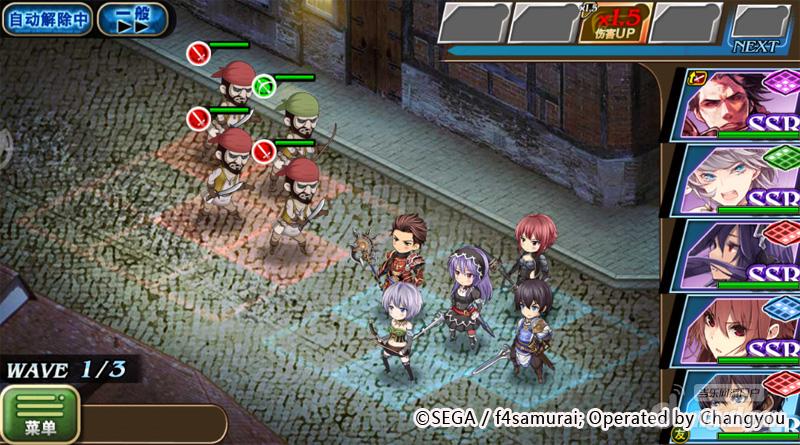Change the 一般 battle speed setting
The width and height of the screenshot is (800, 445).
(134, 19)
